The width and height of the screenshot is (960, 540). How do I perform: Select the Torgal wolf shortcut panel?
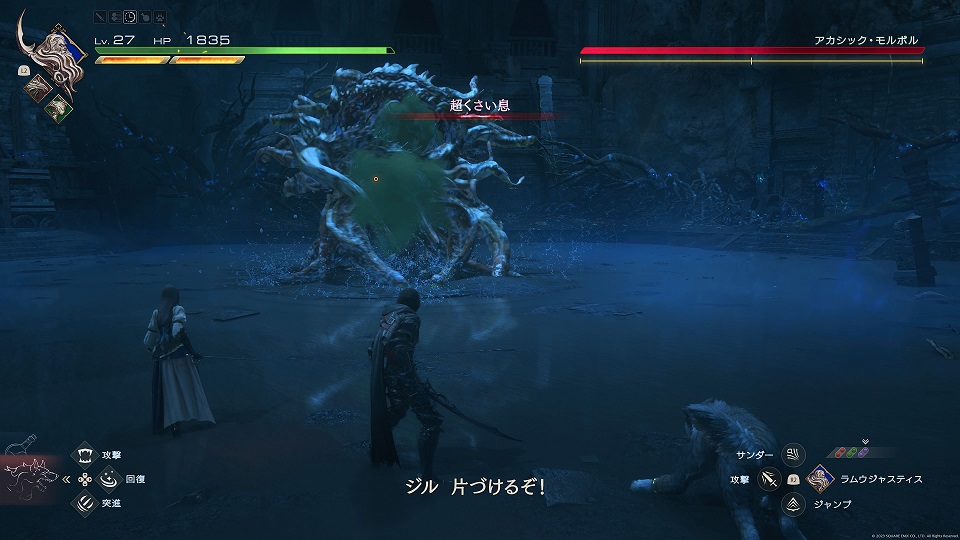pos(30,478)
